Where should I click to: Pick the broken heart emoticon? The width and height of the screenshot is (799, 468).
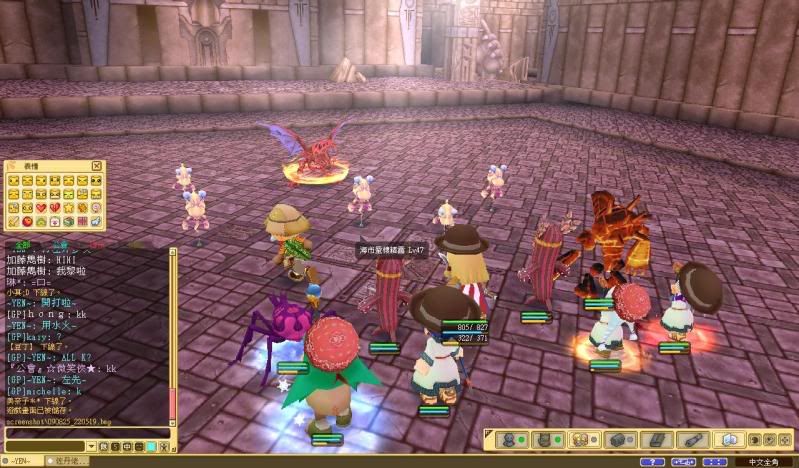click(x=55, y=207)
